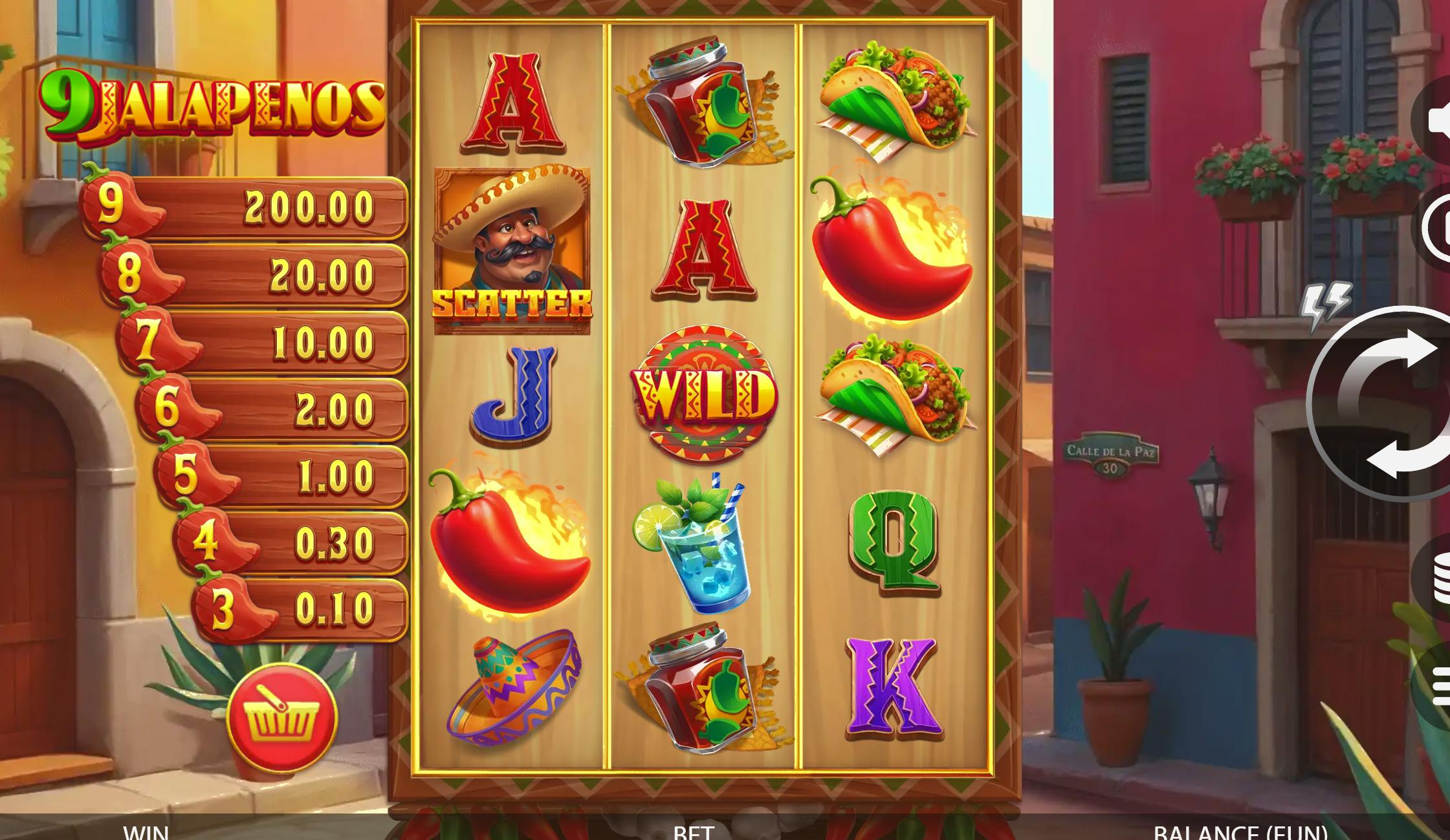Open the red shopping basket feature buy
The width and height of the screenshot is (1450, 840).
click(282, 717)
